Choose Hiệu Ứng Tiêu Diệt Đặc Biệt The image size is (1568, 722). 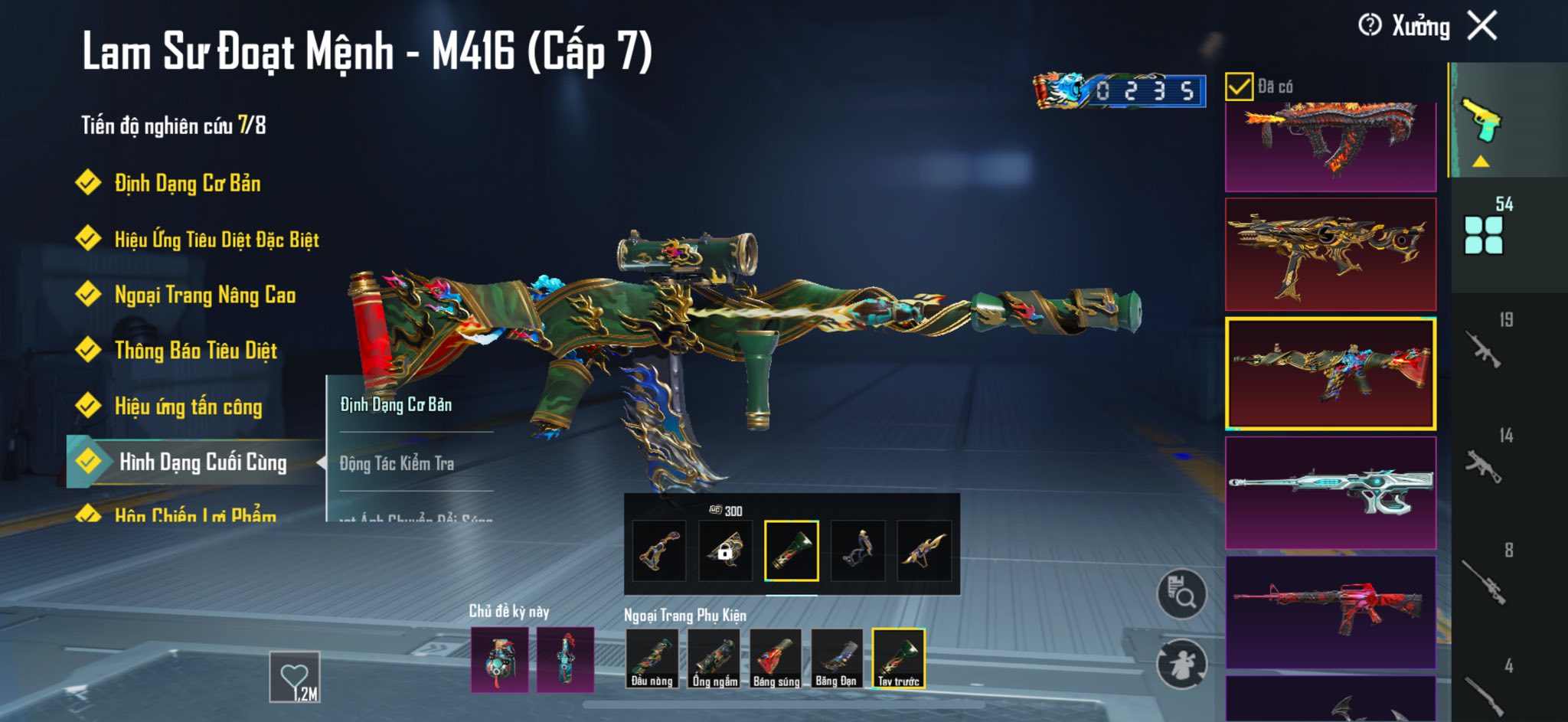[x=216, y=240]
